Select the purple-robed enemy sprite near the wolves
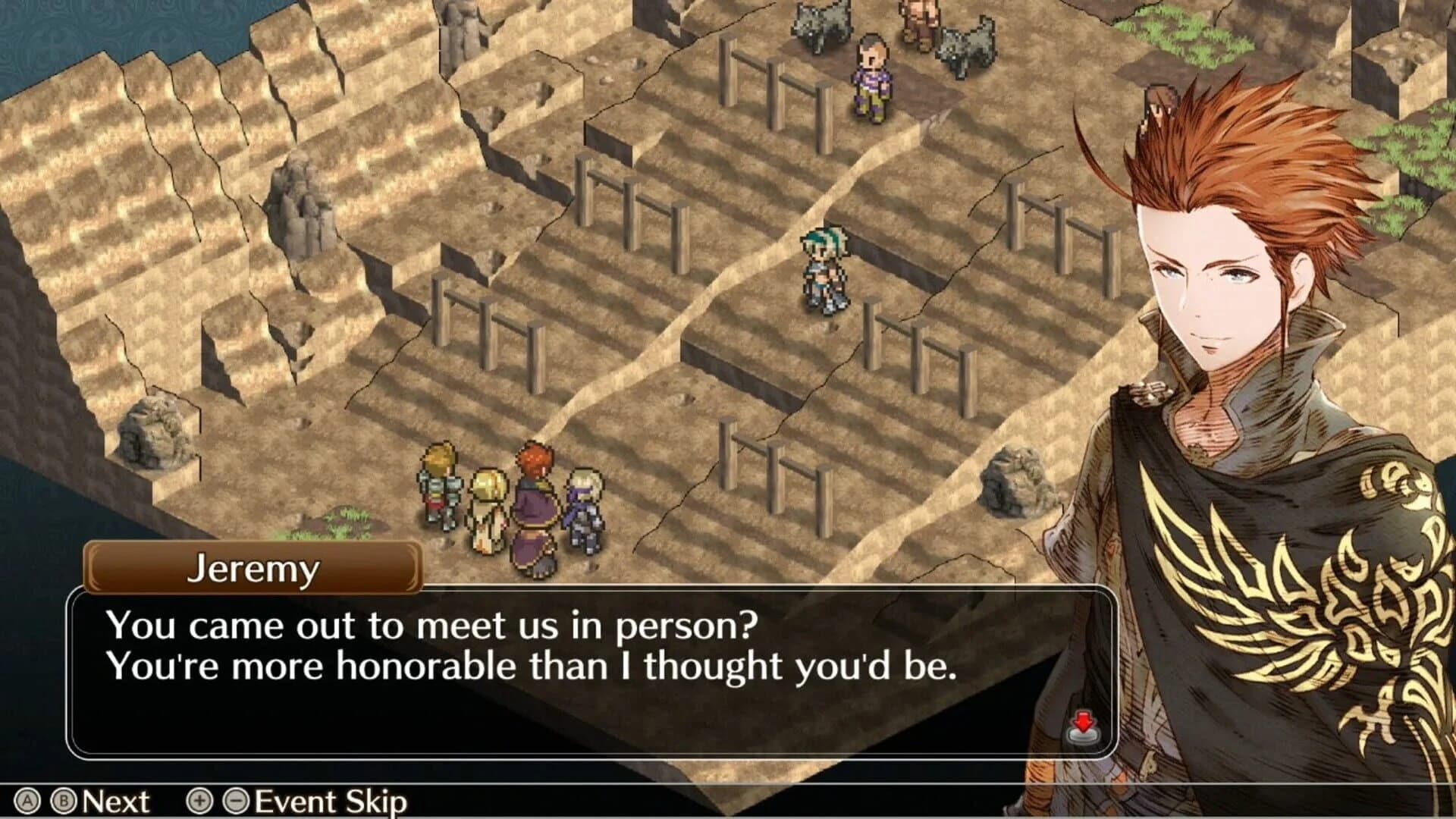 [872, 76]
